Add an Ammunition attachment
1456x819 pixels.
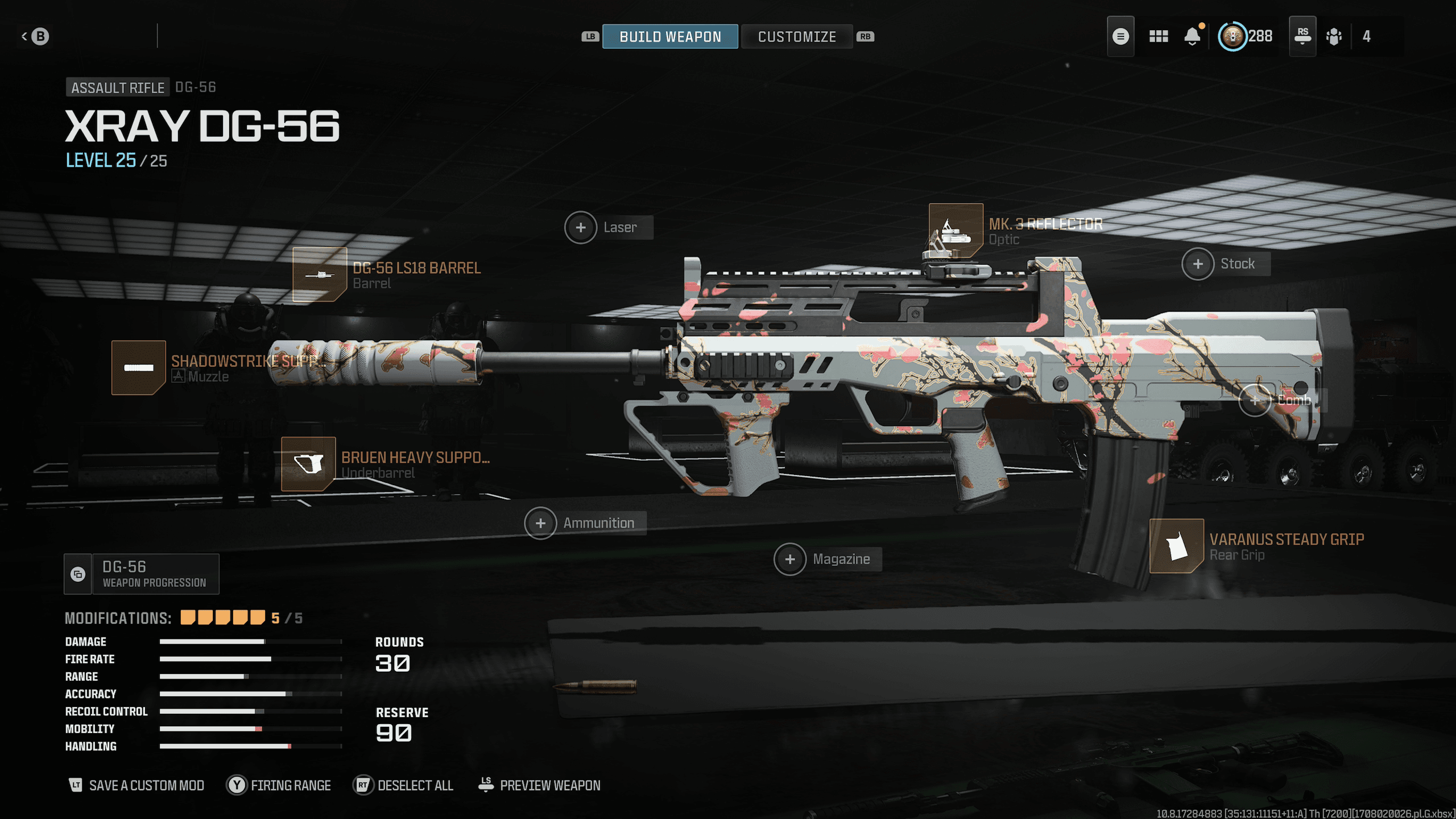[540, 522]
